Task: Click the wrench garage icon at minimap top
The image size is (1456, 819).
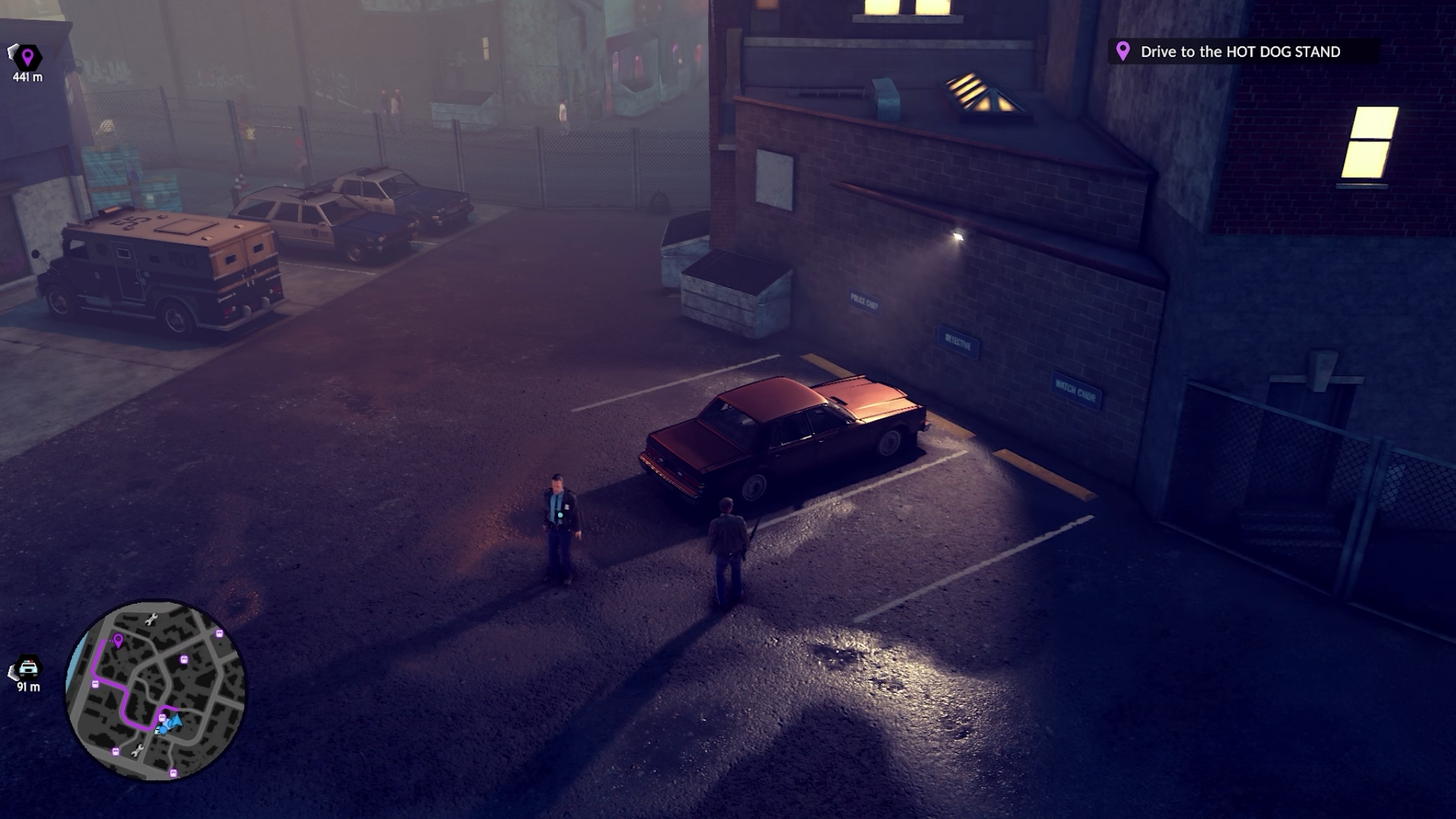Action: pyautogui.click(x=152, y=619)
